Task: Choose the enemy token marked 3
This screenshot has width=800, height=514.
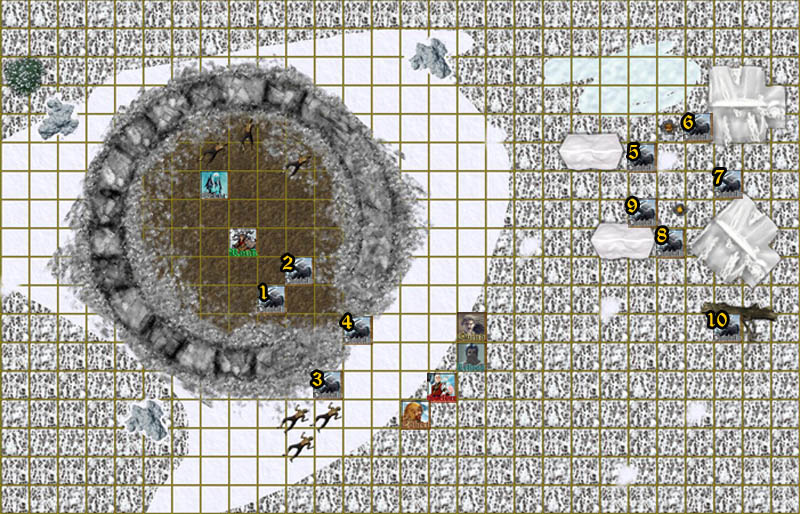Action: click(328, 385)
